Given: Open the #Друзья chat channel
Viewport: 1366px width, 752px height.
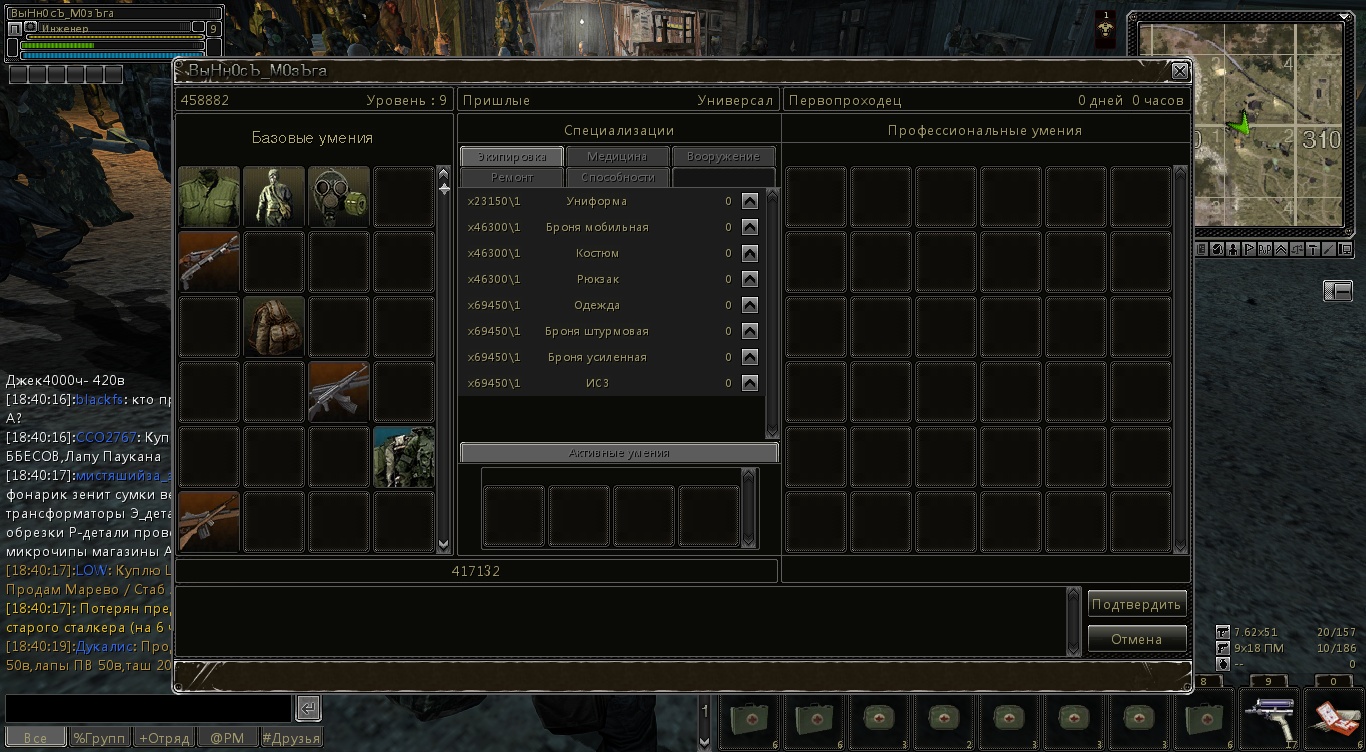Looking at the screenshot, I should 291,738.
